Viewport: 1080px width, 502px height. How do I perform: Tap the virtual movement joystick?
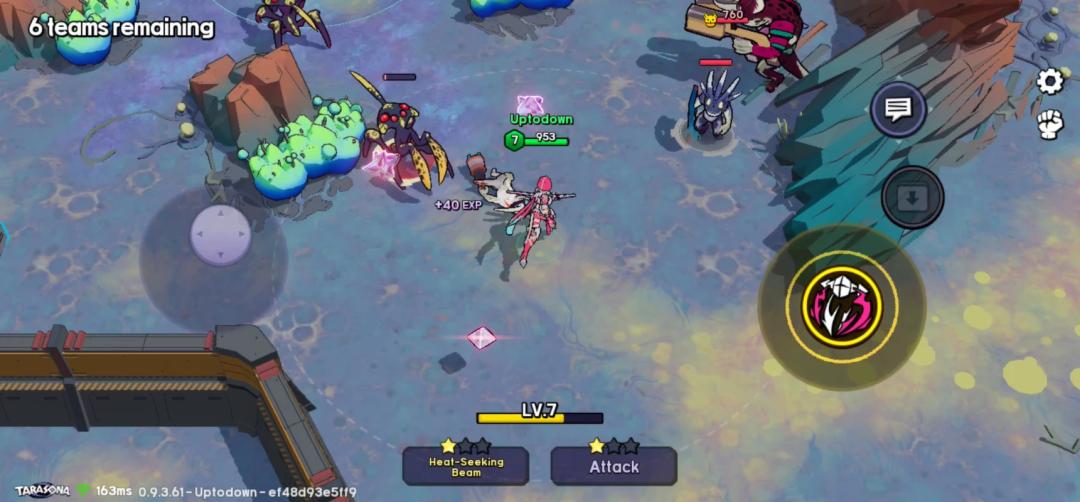220,236
